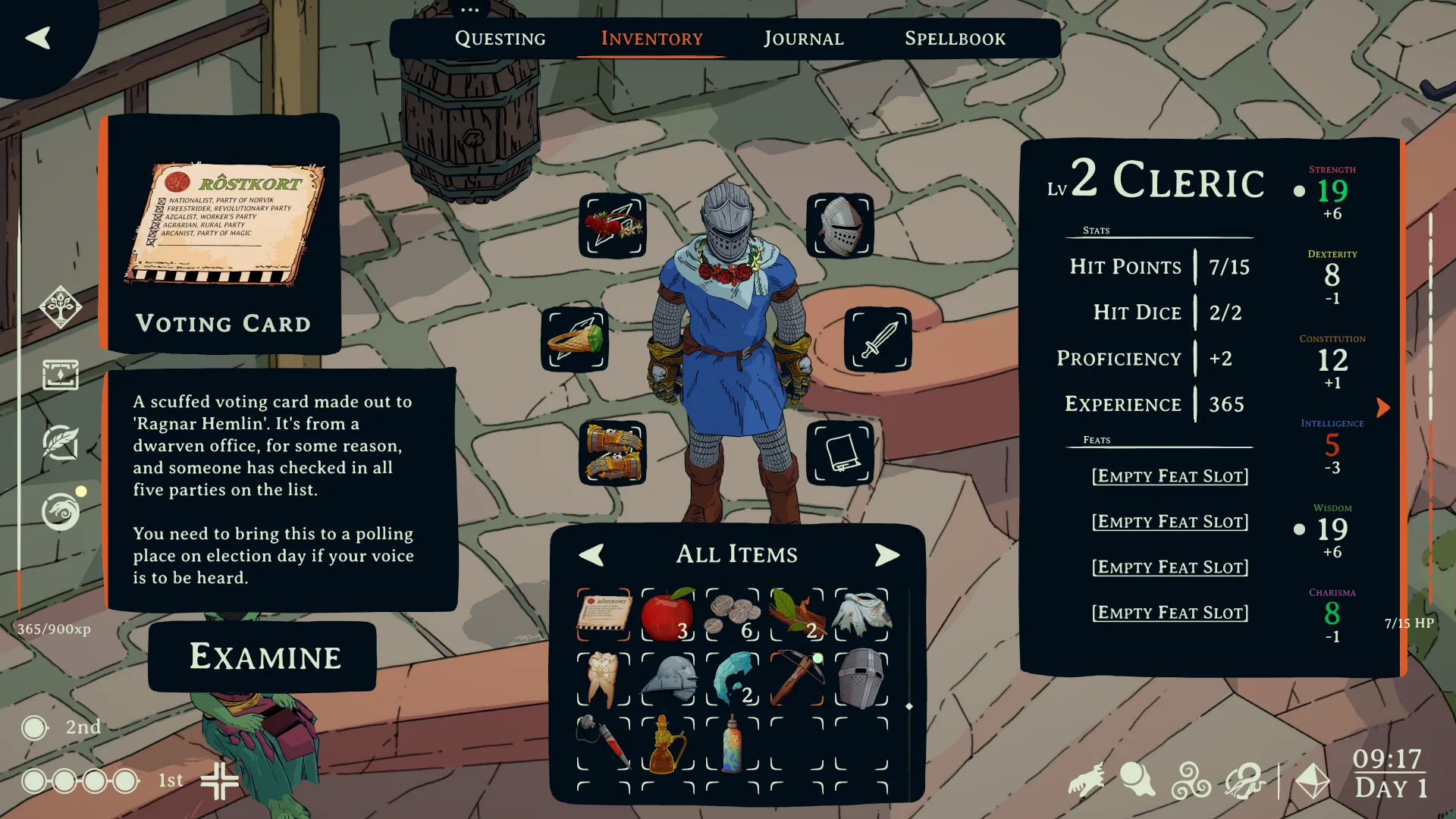Switch to the Journal tab

[x=803, y=39]
